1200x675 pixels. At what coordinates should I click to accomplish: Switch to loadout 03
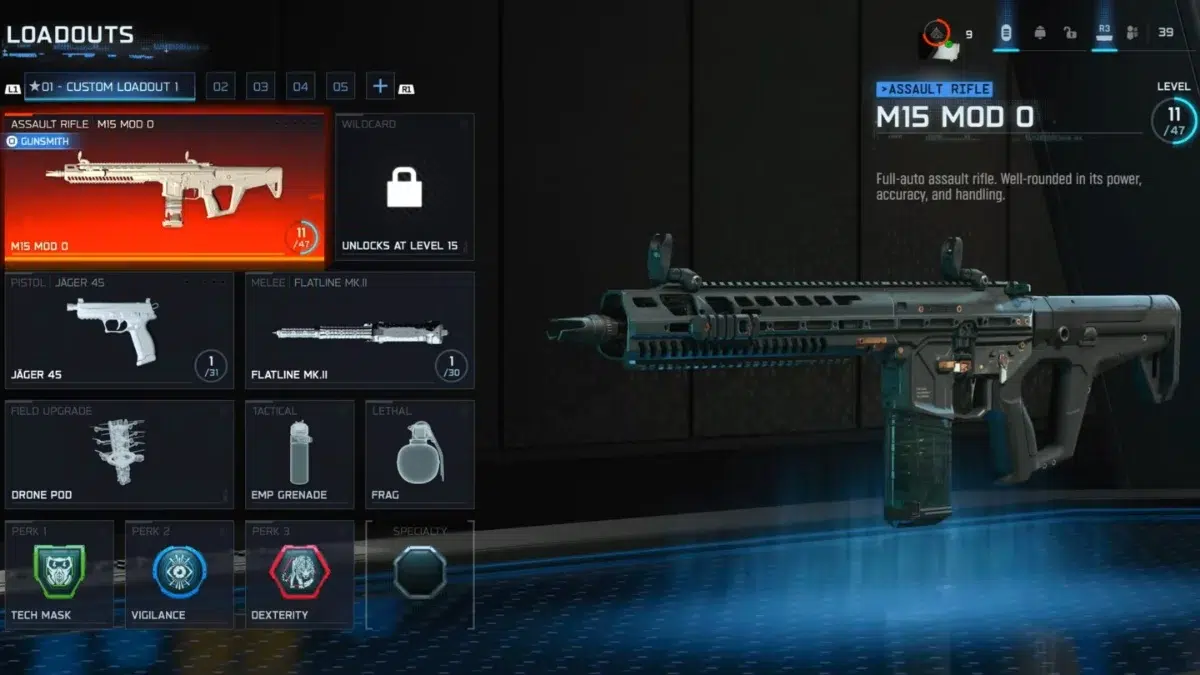click(x=261, y=87)
